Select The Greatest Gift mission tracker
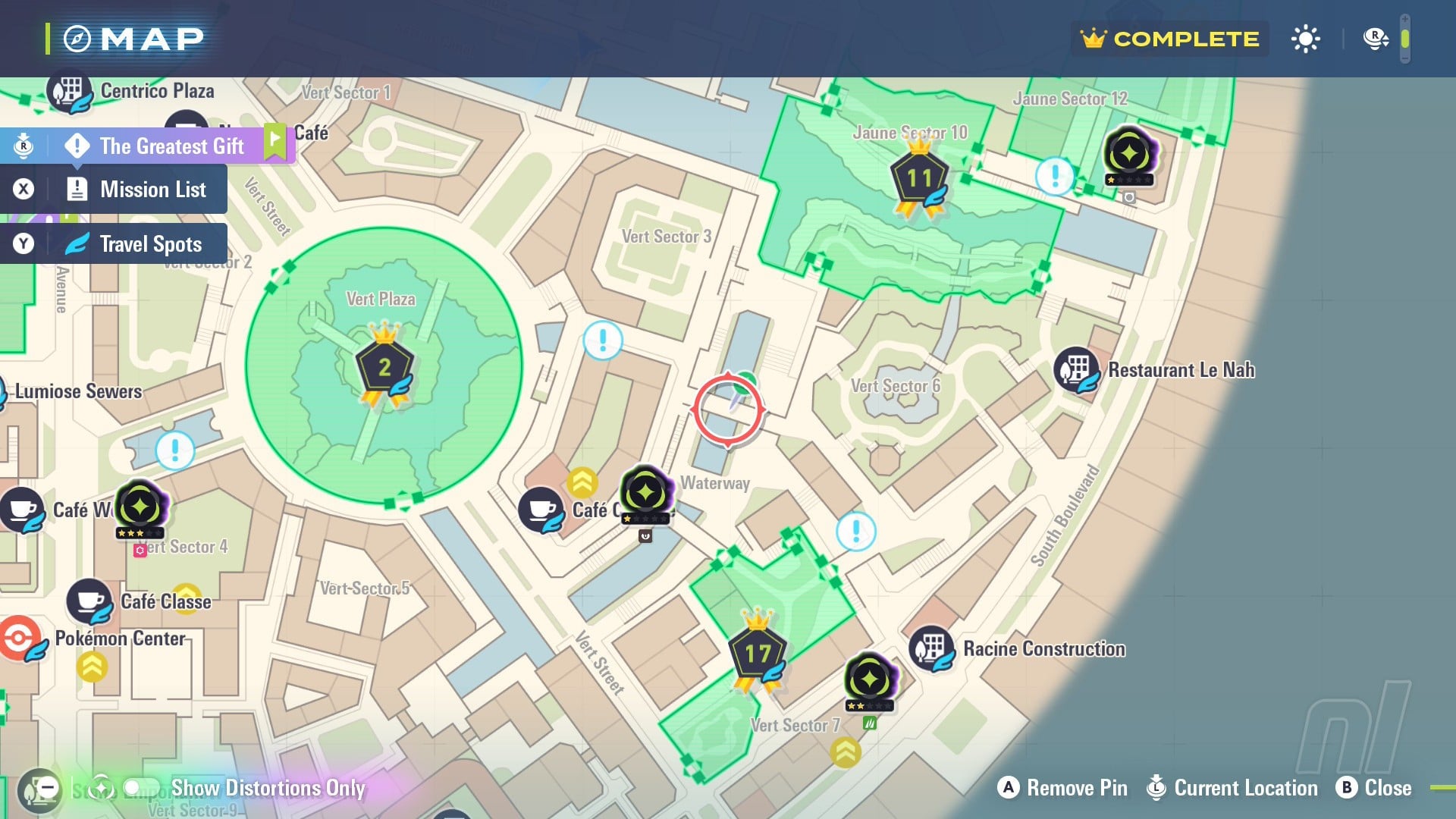The width and height of the screenshot is (1456, 819). 171,146
